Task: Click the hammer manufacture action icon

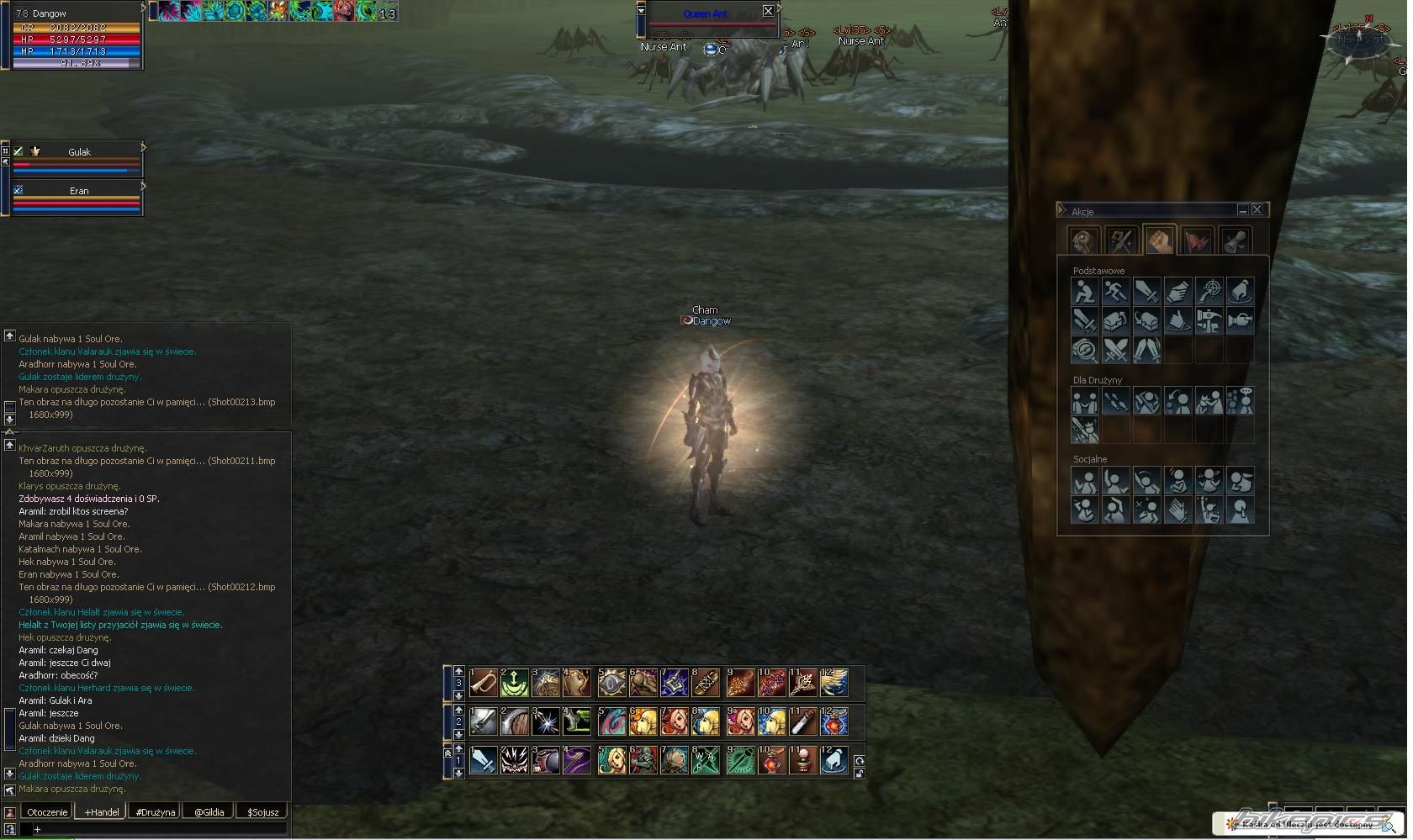Action: click(x=1210, y=320)
